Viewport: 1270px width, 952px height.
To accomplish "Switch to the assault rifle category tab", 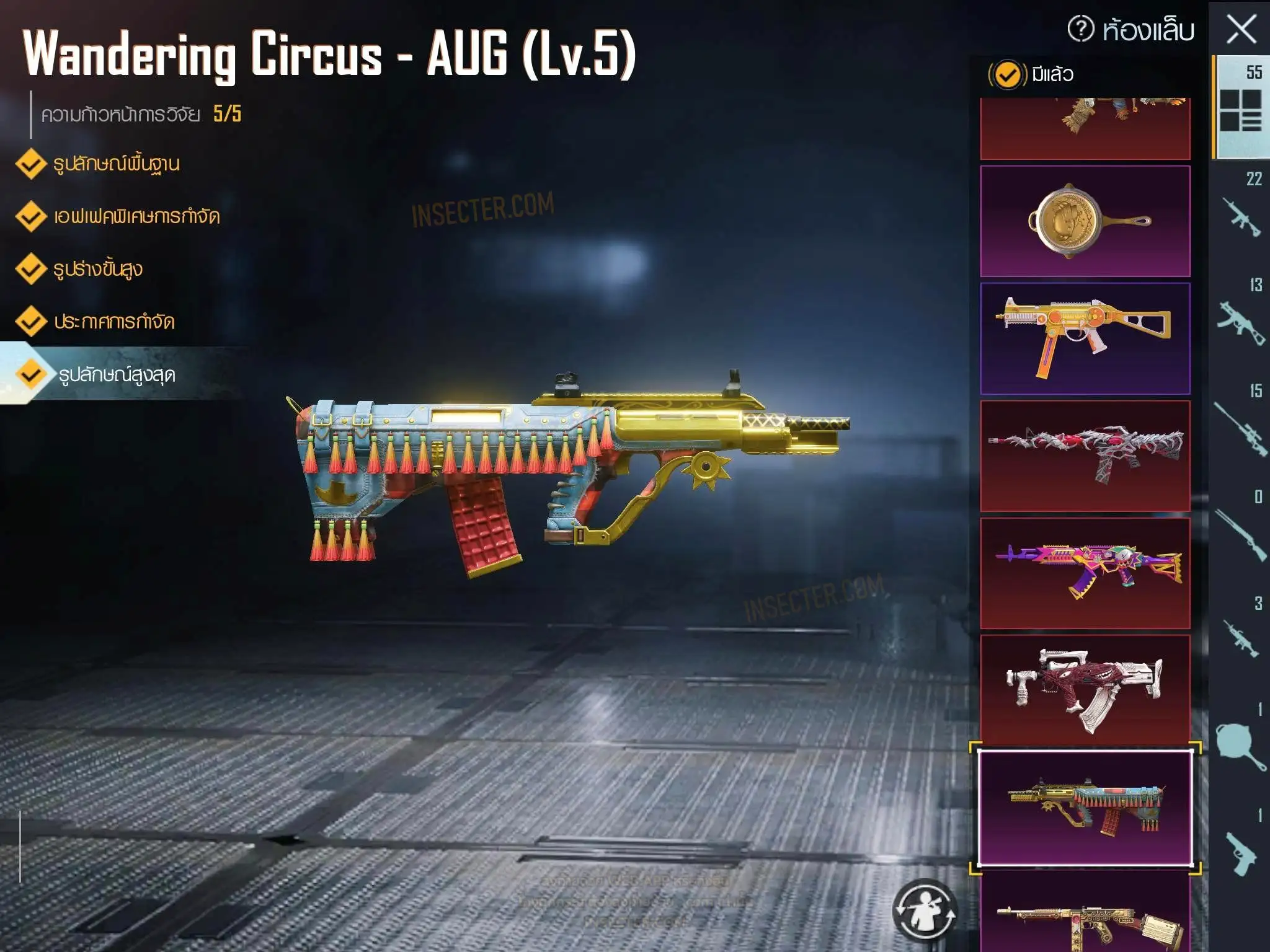I will [x=1240, y=211].
